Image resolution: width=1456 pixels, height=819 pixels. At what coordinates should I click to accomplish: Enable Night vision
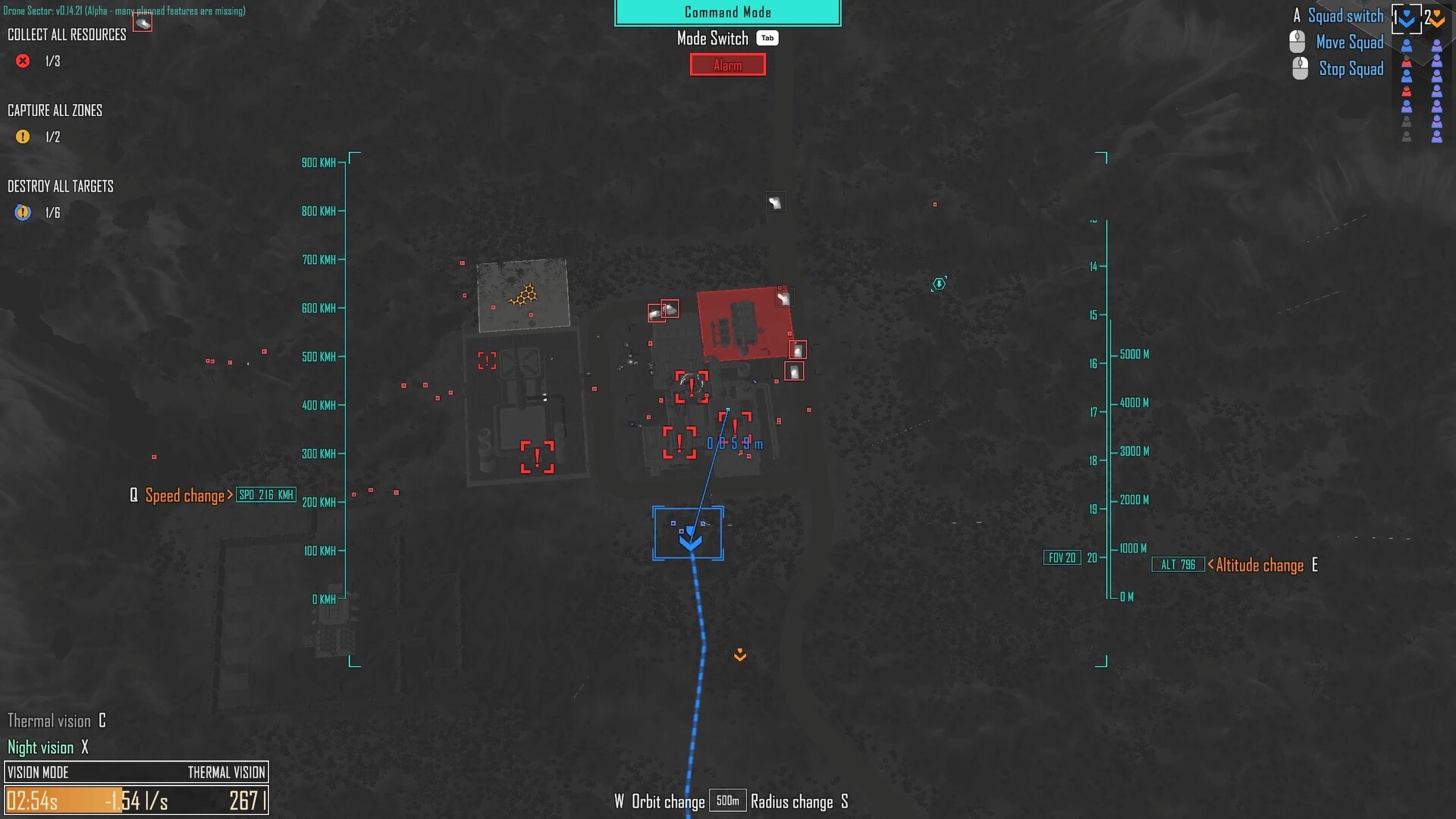pyautogui.click(x=41, y=747)
